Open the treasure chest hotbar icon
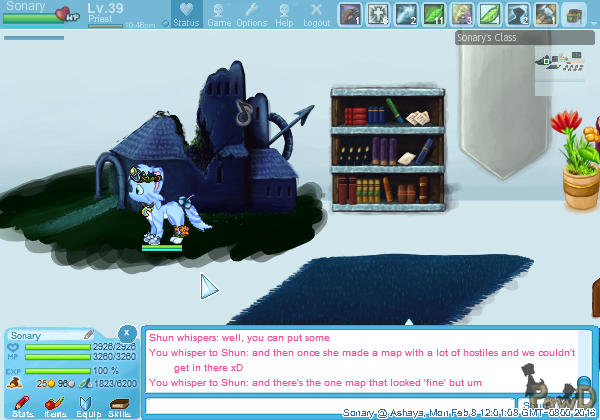Image resolution: width=600 pixels, height=420 pixels. (x=573, y=14)
